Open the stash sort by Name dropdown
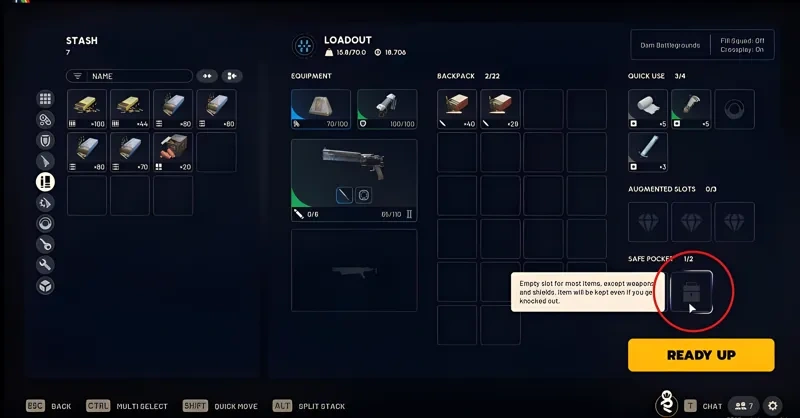 click(129, 76)
